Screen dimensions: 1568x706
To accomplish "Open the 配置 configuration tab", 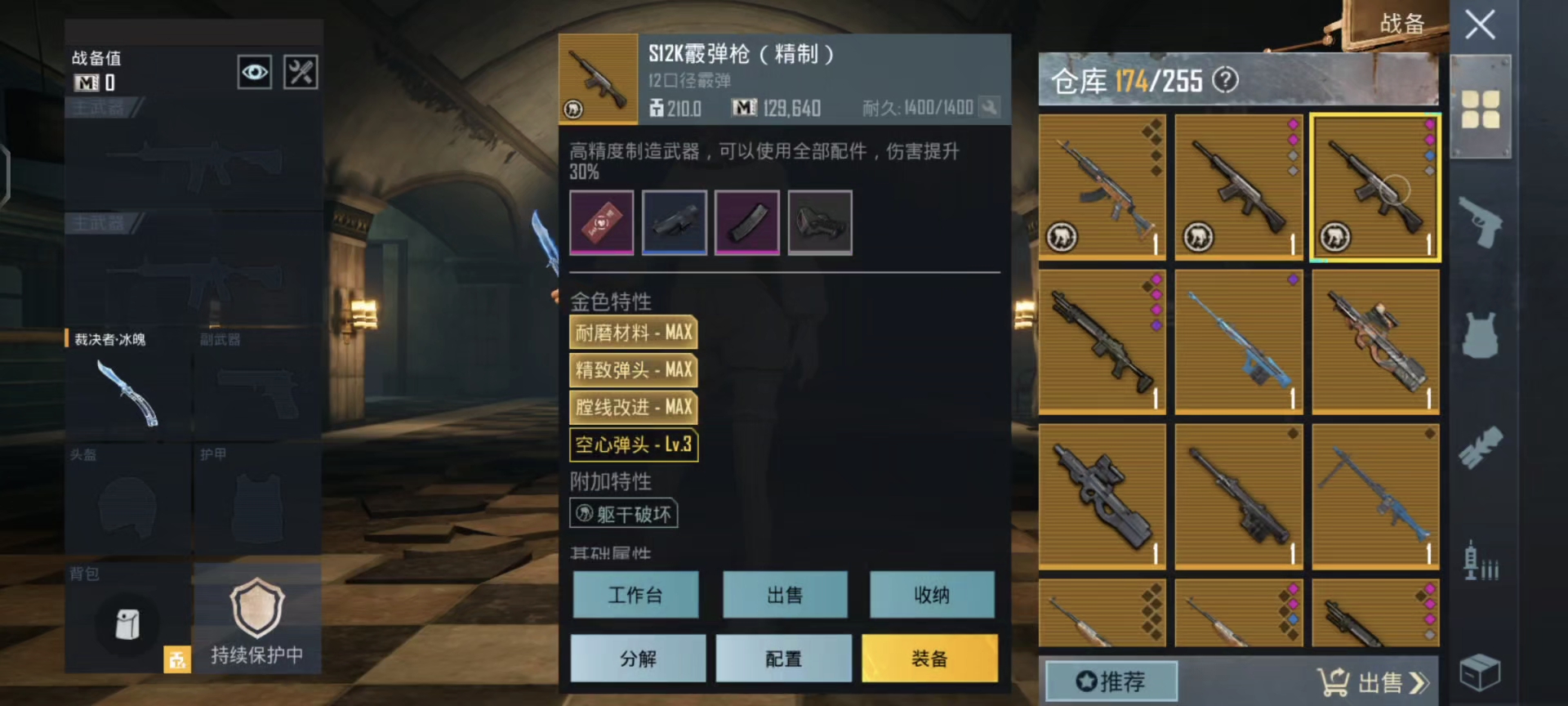I will click(783, 658).
